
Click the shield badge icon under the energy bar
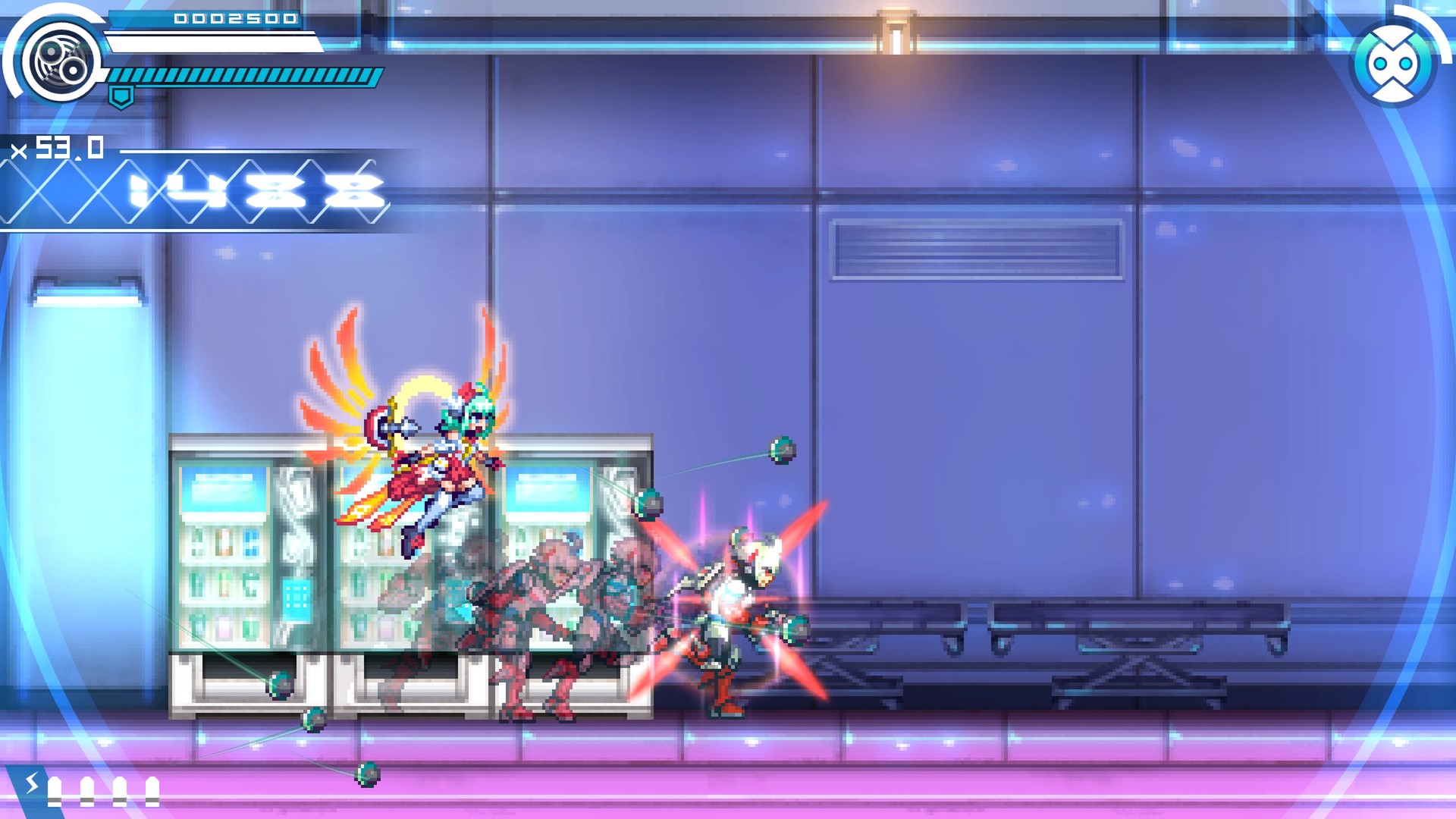[x=120, y=96]
